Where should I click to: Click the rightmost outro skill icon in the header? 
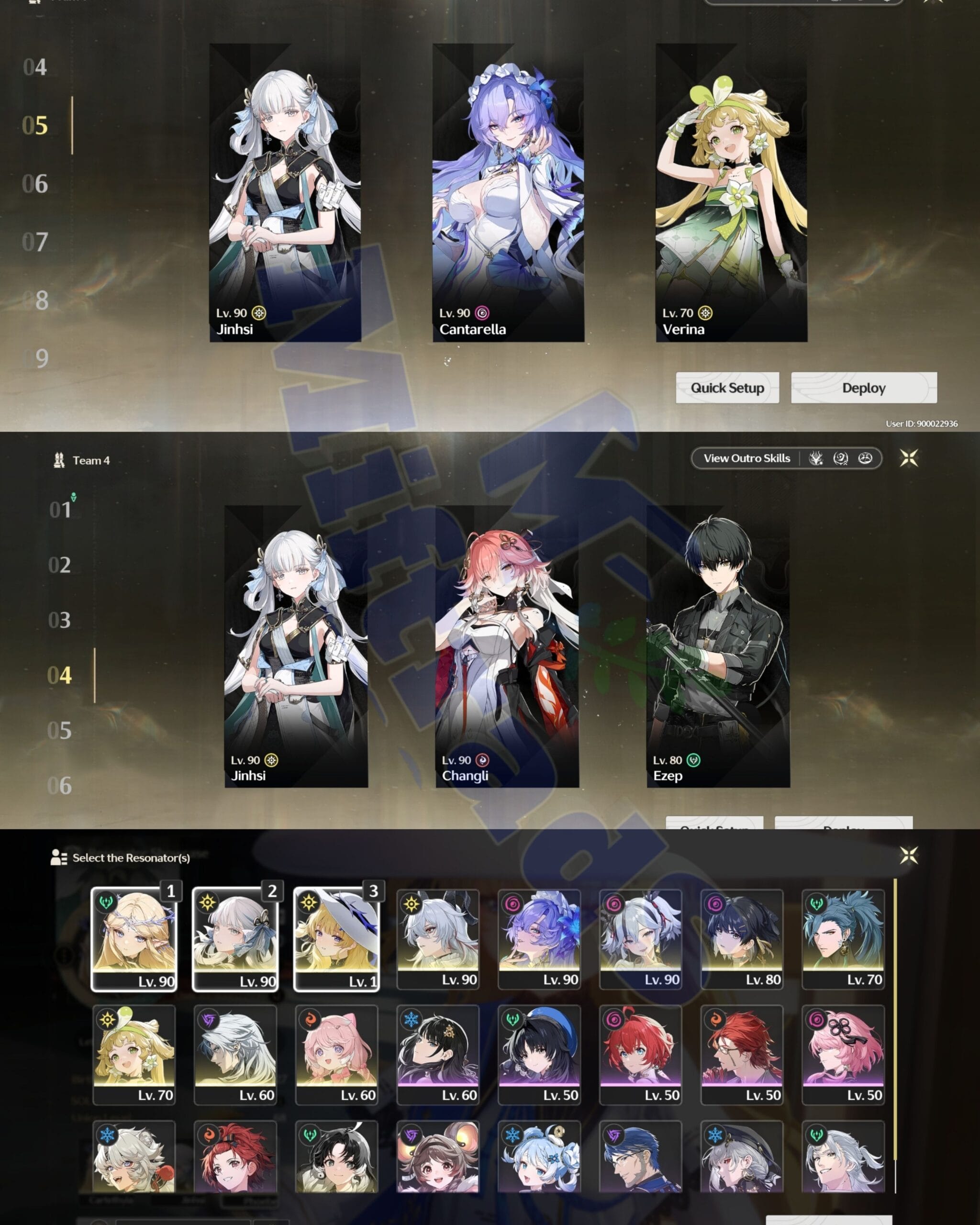(865, 458)
